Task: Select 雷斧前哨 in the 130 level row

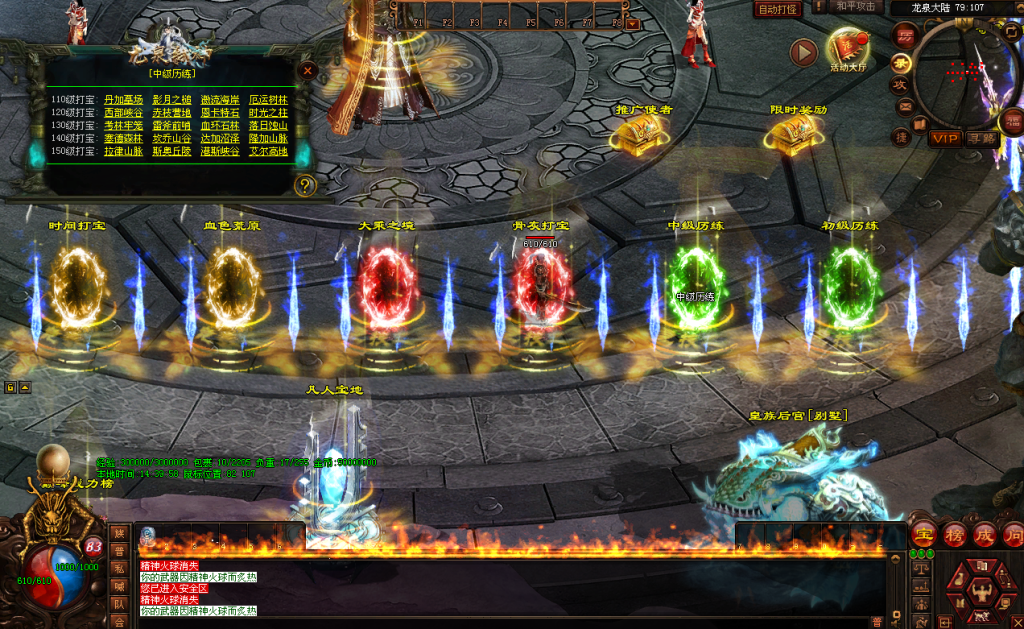Action: (172, 126)
